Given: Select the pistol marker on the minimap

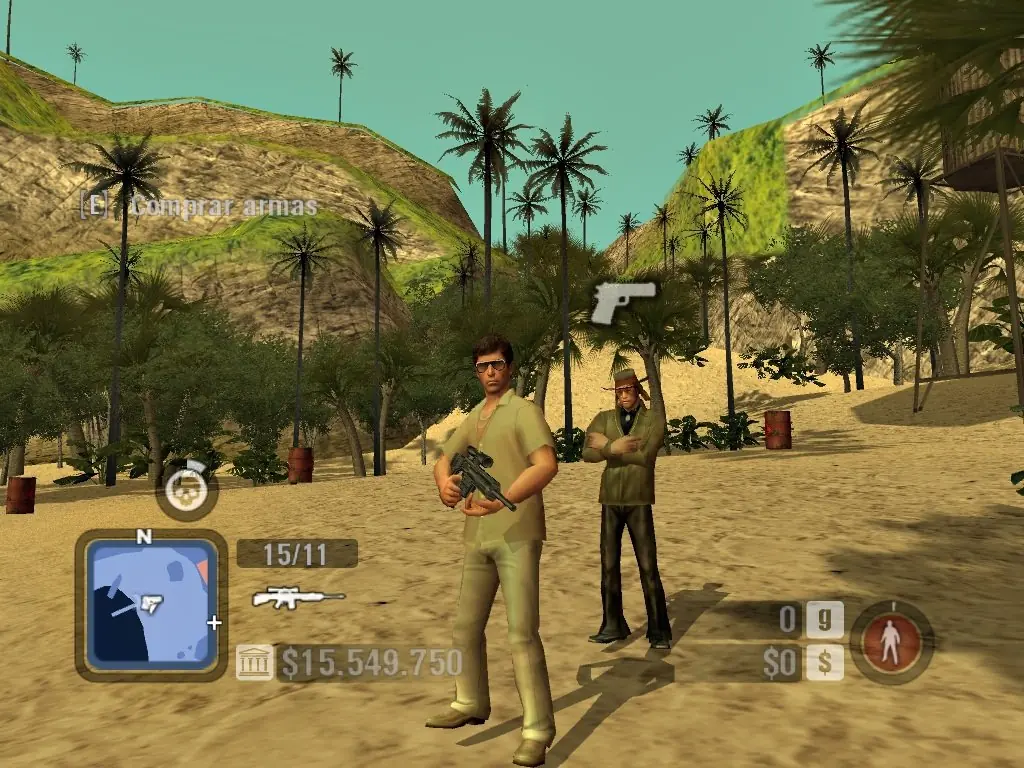Looking at the screenshot, I should [152, 602].
